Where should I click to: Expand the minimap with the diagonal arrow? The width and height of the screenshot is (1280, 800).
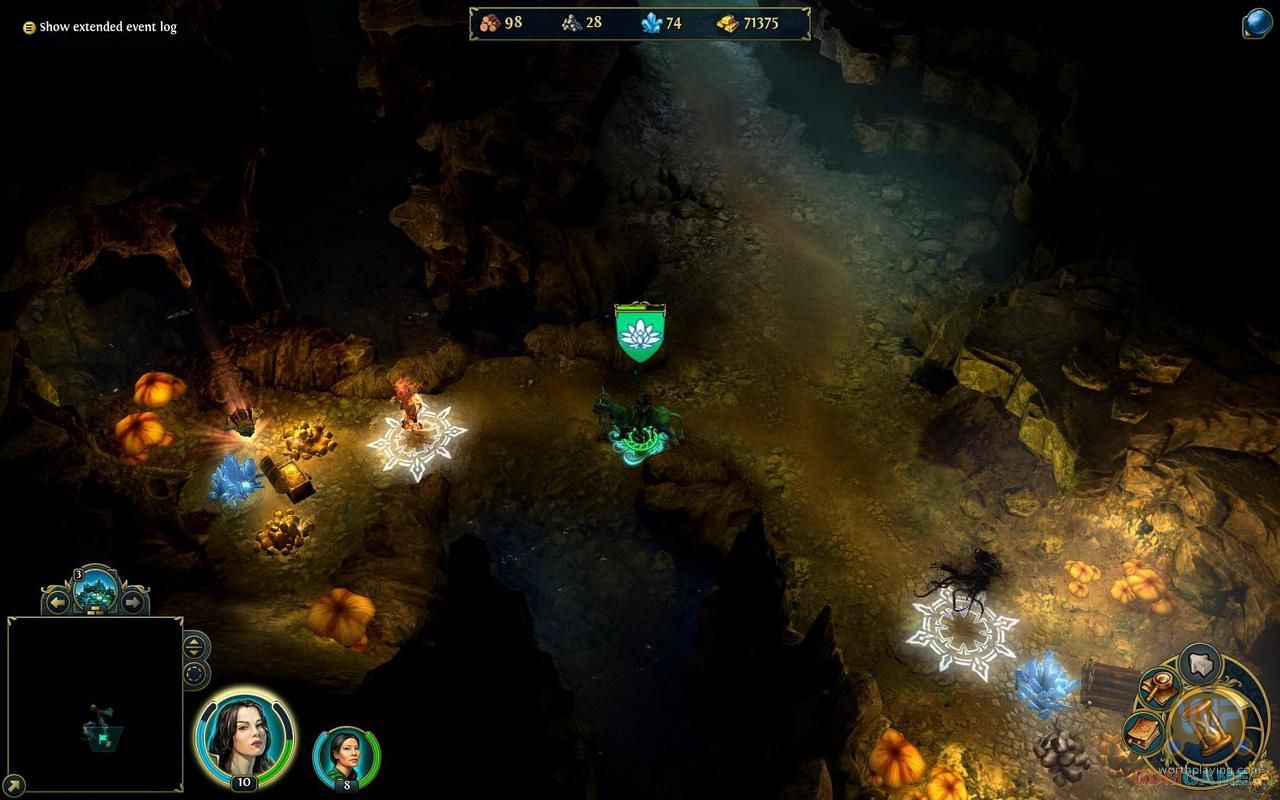16,786
